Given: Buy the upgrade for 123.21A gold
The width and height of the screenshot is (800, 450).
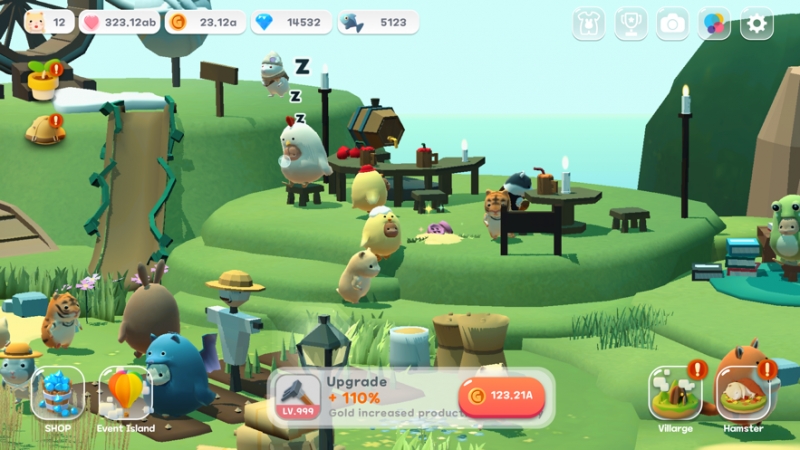Looking at the screenshot, I should (x=501, y=396).
